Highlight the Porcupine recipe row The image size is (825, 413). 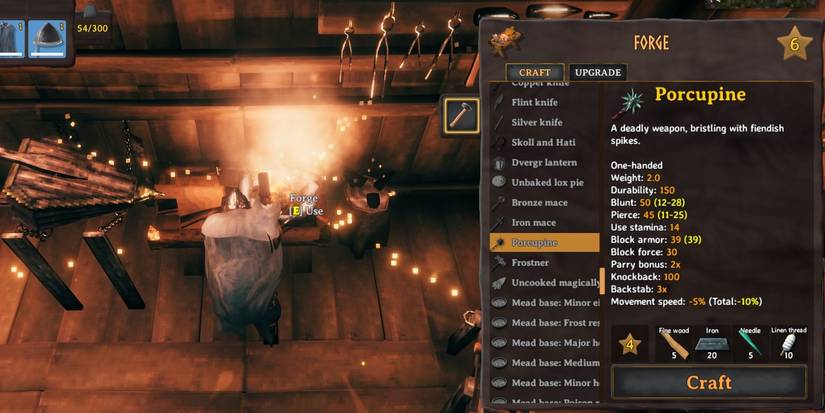(543, 242)
